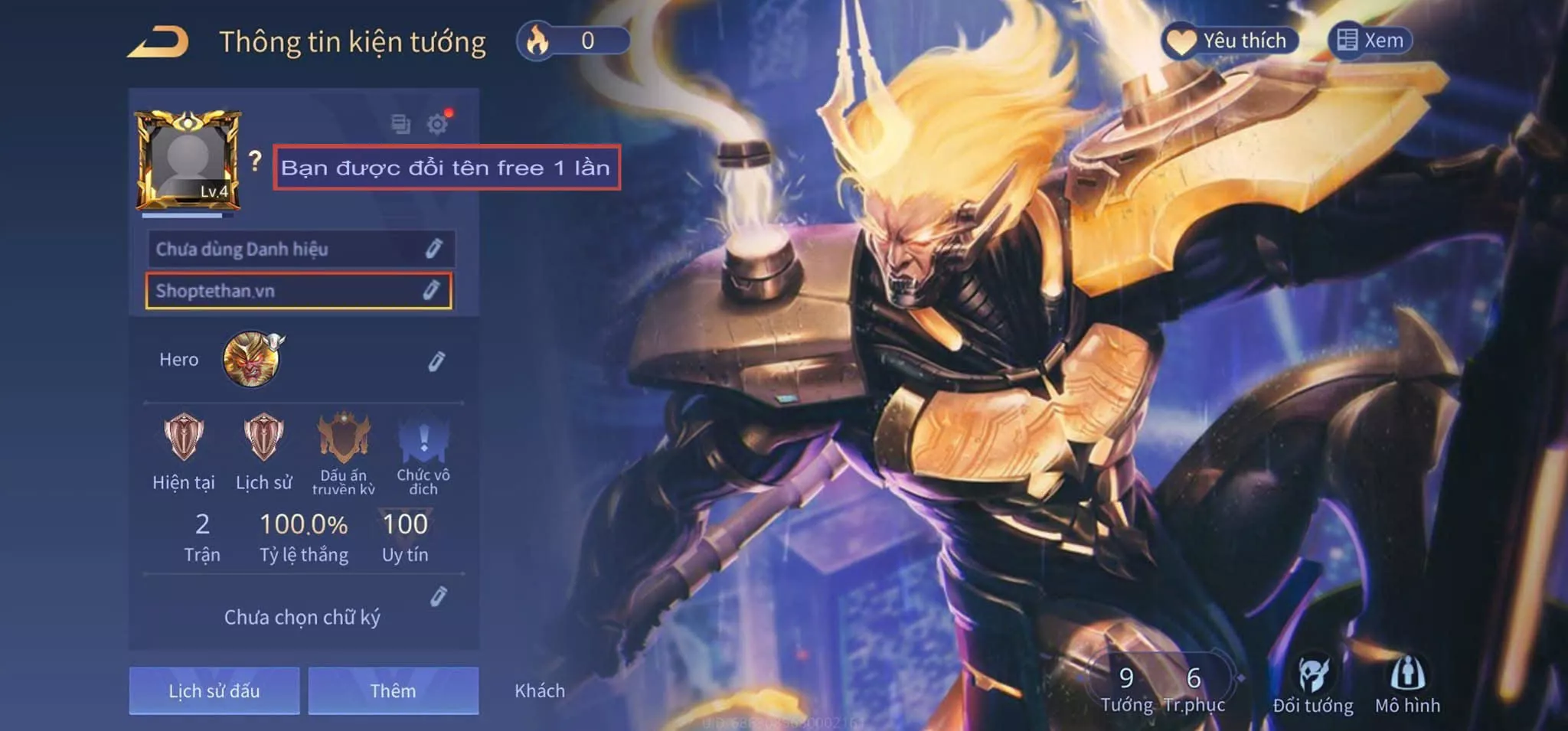This screenshot has height=731, width=1568.
Task: Open profile settings gear icon
Action: point(437,124)
